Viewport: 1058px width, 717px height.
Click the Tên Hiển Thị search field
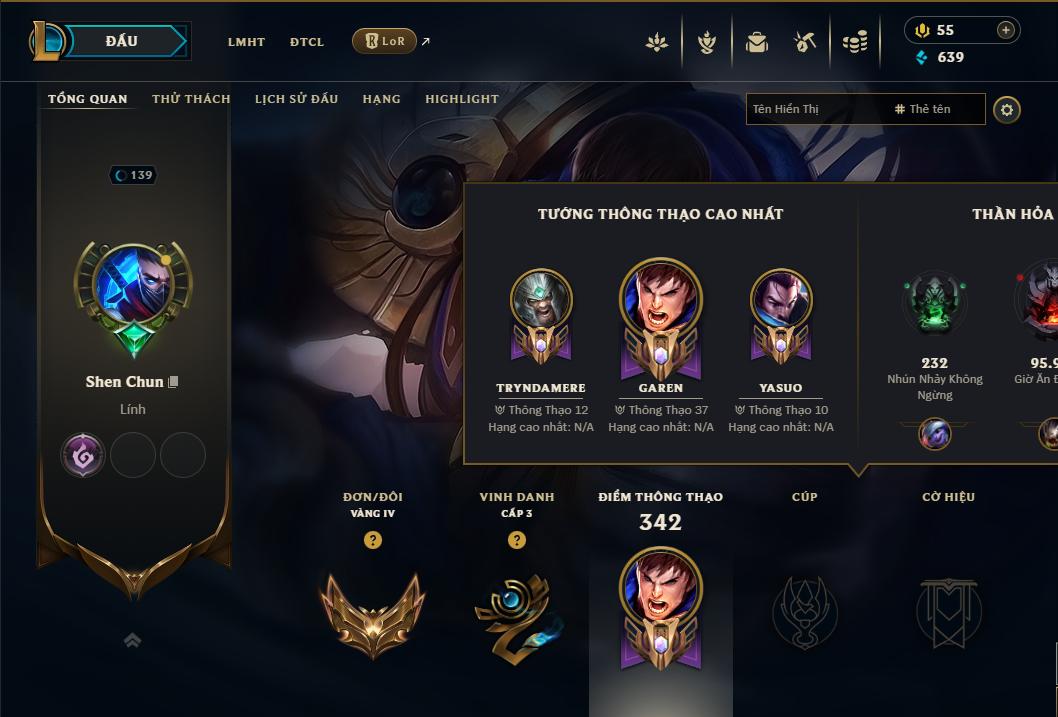[815, 109]
